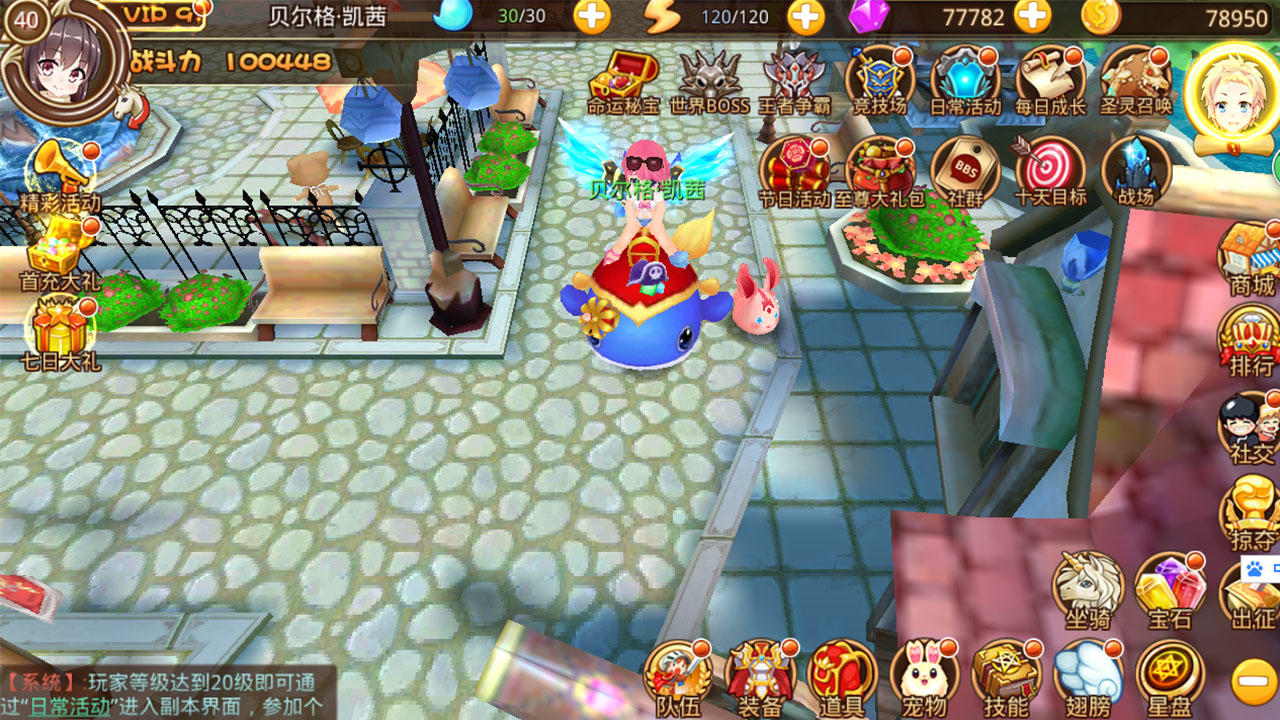Enter the 竞技场 shield icon

pyautogui.click(x=879, y=78)
